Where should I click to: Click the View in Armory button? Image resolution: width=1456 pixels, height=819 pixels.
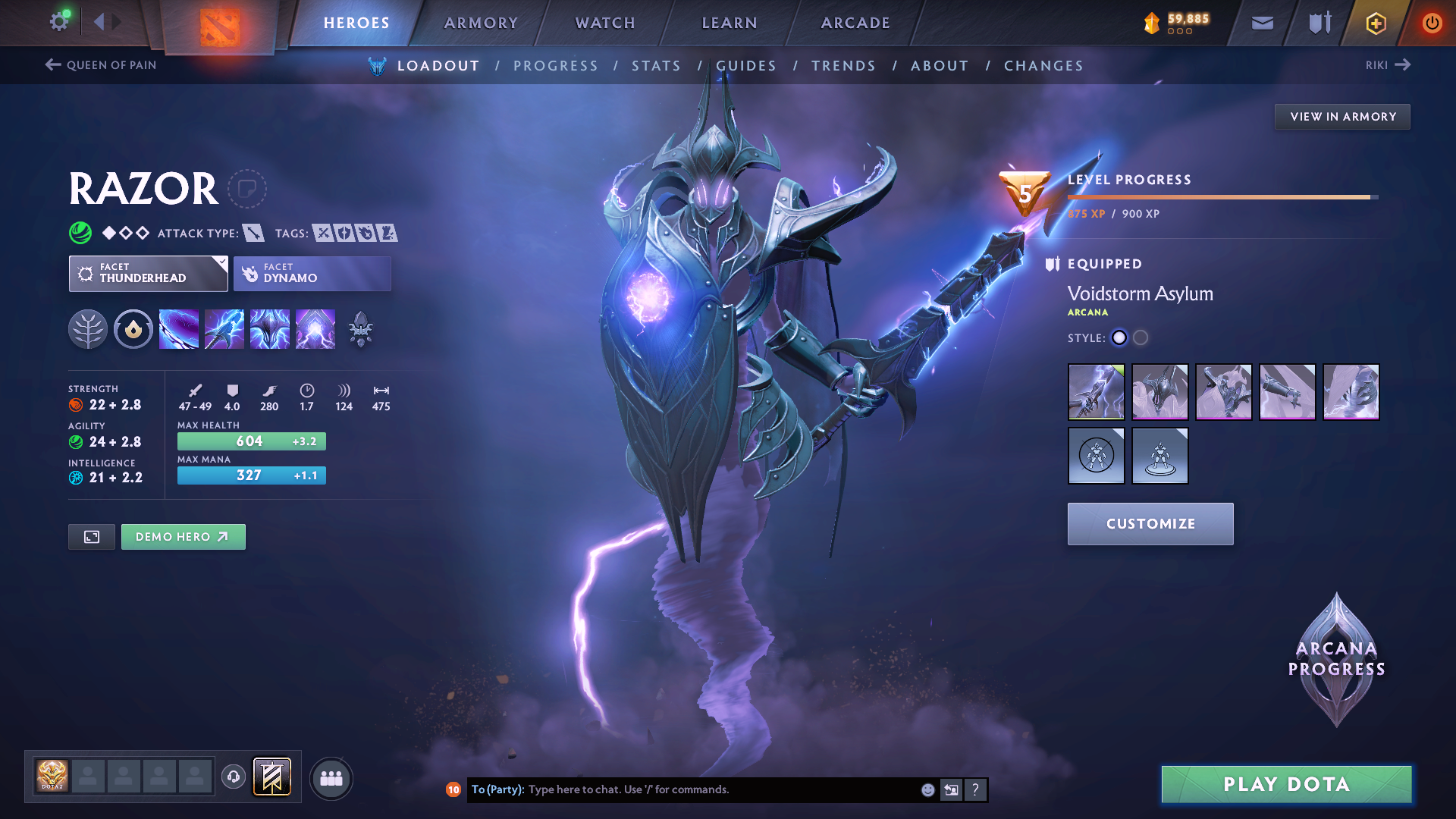point(1342,117)
